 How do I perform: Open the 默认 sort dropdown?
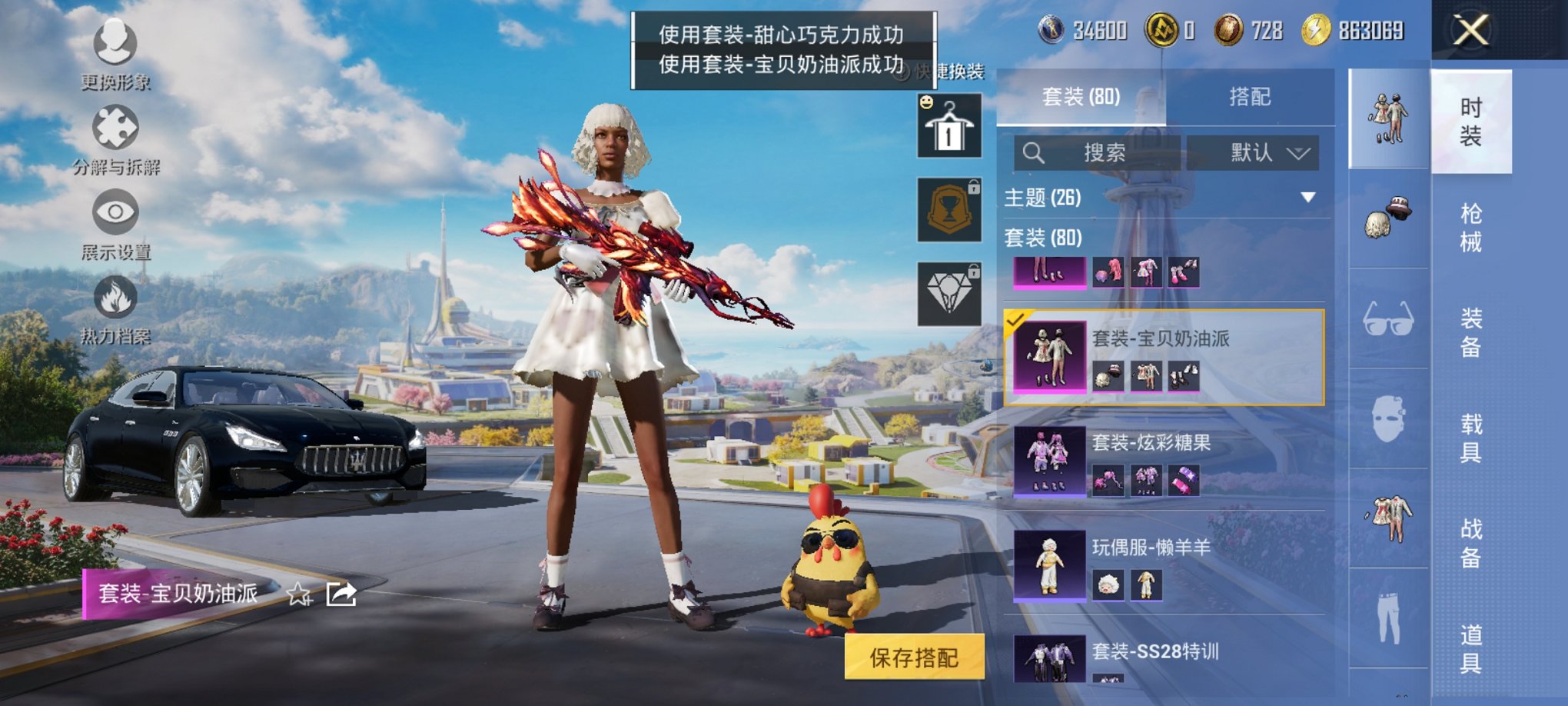[1253, 152]
